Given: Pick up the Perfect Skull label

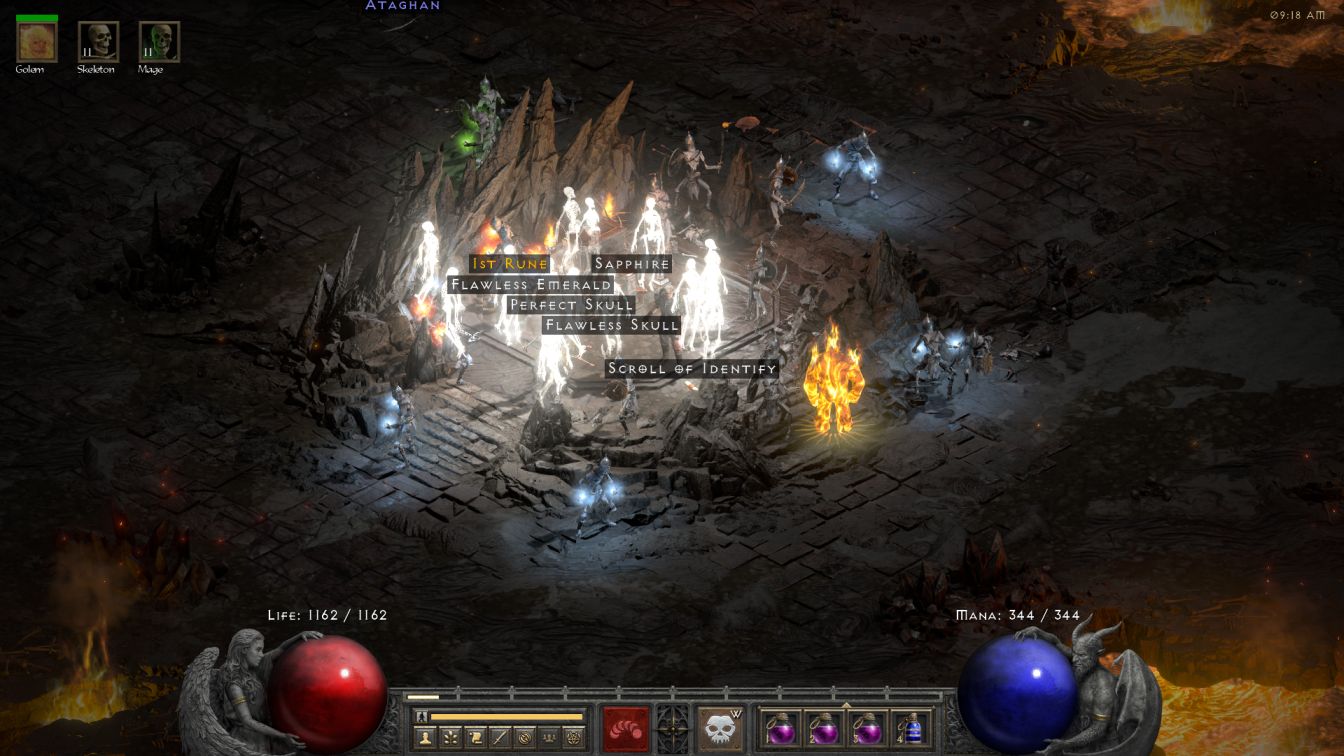Looking at the screenshot, I should point(571,305).
